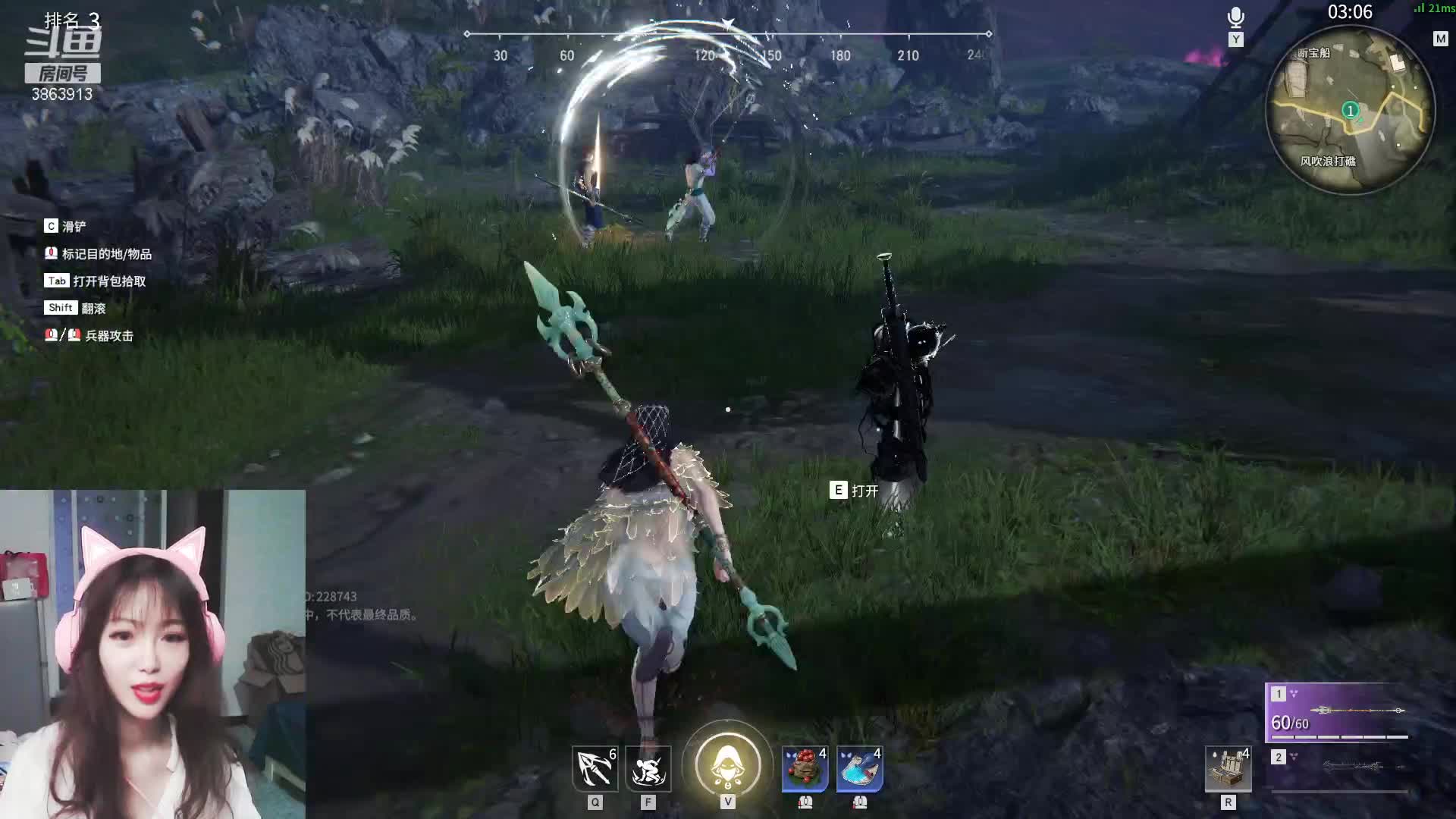1456x819 pixels.
Task: Use the red berry bag consumable
Action: [805, 768]
